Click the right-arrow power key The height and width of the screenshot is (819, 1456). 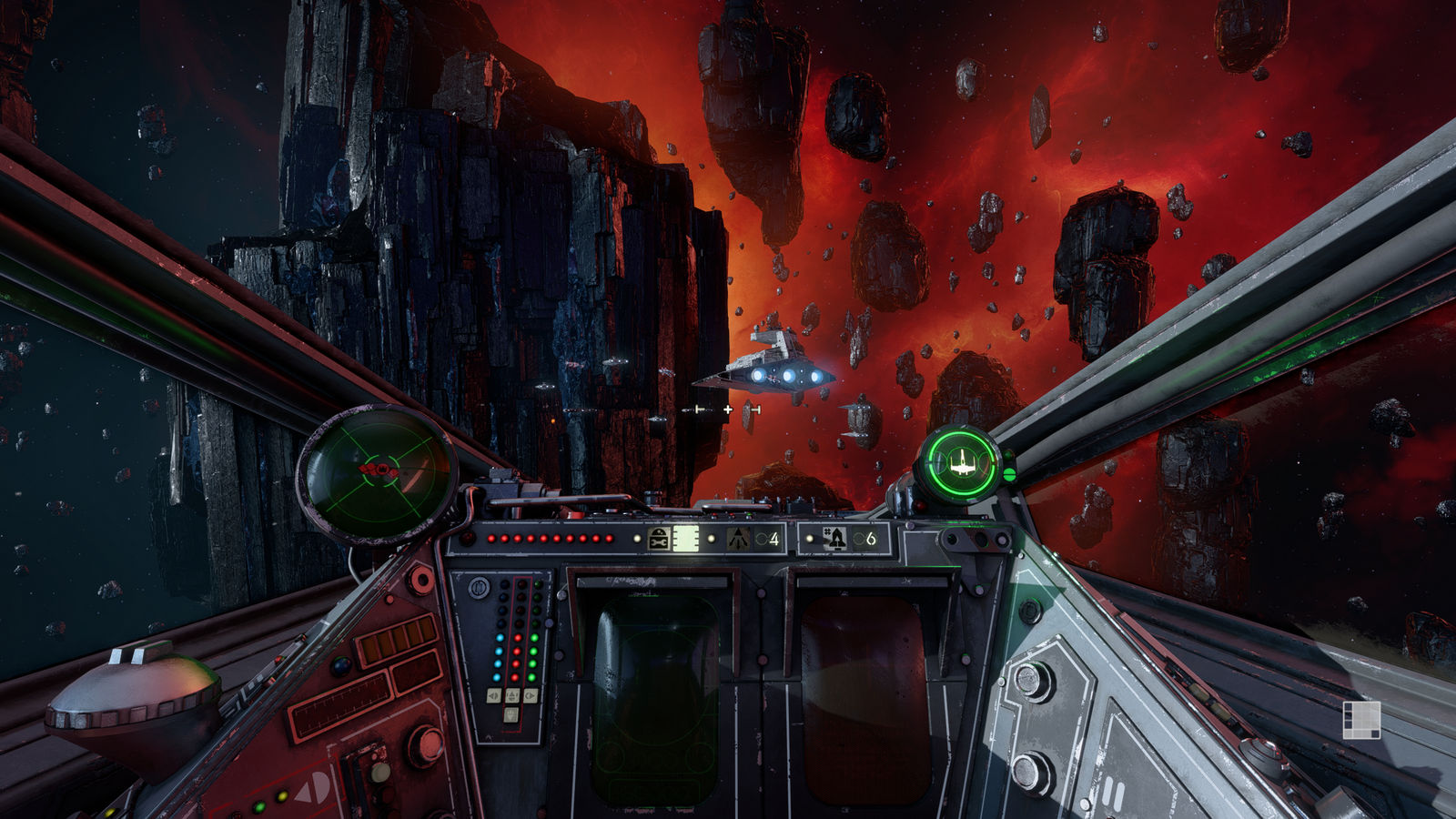coord(531,696)
